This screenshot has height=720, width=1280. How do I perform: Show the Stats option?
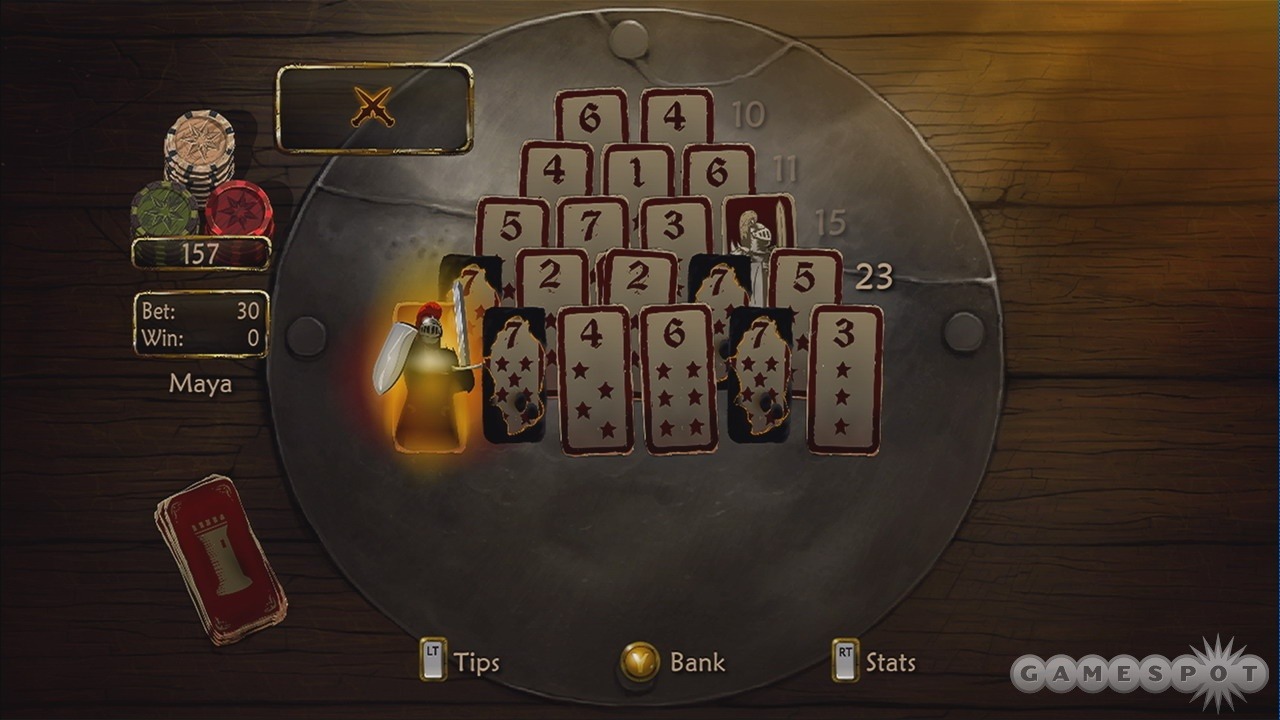coord(874,662)
